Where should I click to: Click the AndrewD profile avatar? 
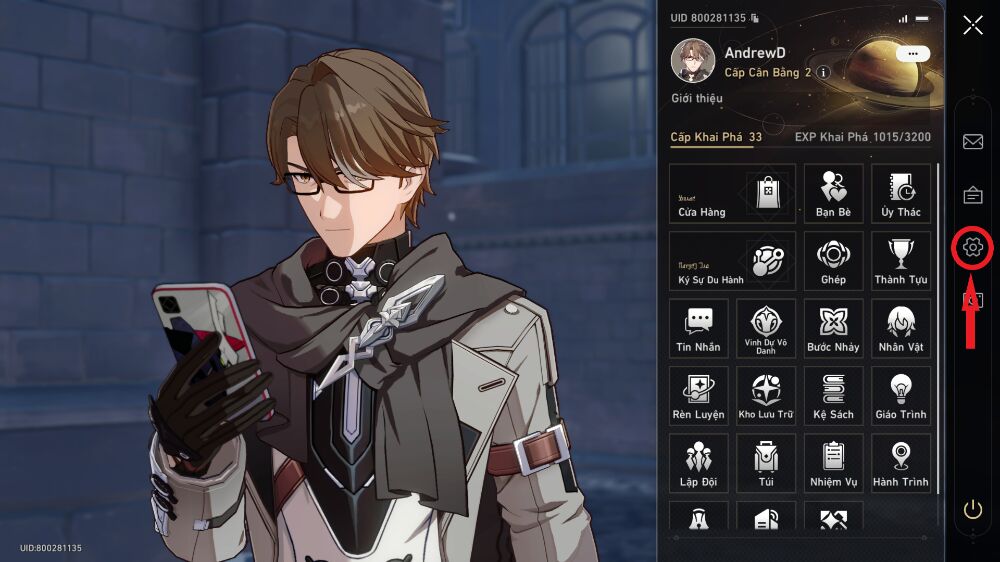692,61
